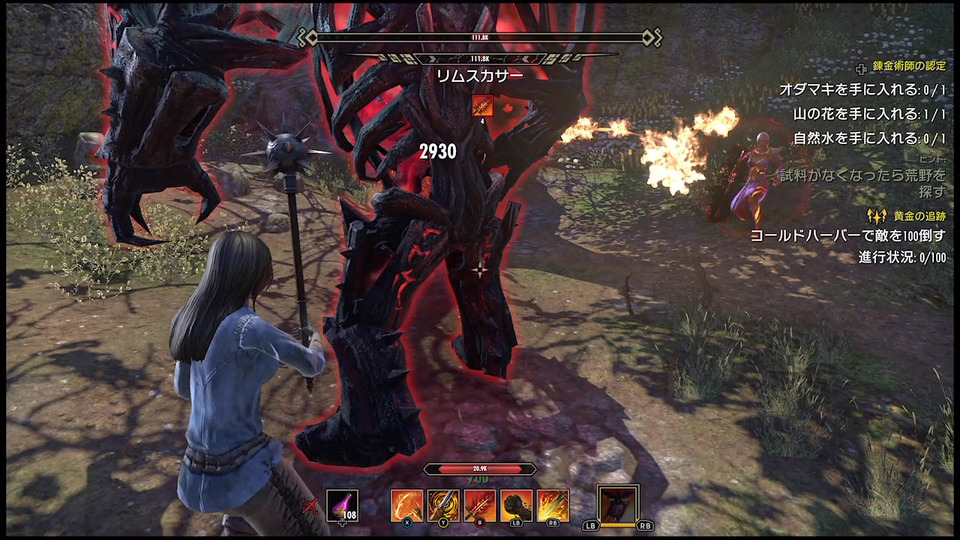Screen dimensions: 960x540
Task: Activate the stone fist skill
Action: (516, 504)
